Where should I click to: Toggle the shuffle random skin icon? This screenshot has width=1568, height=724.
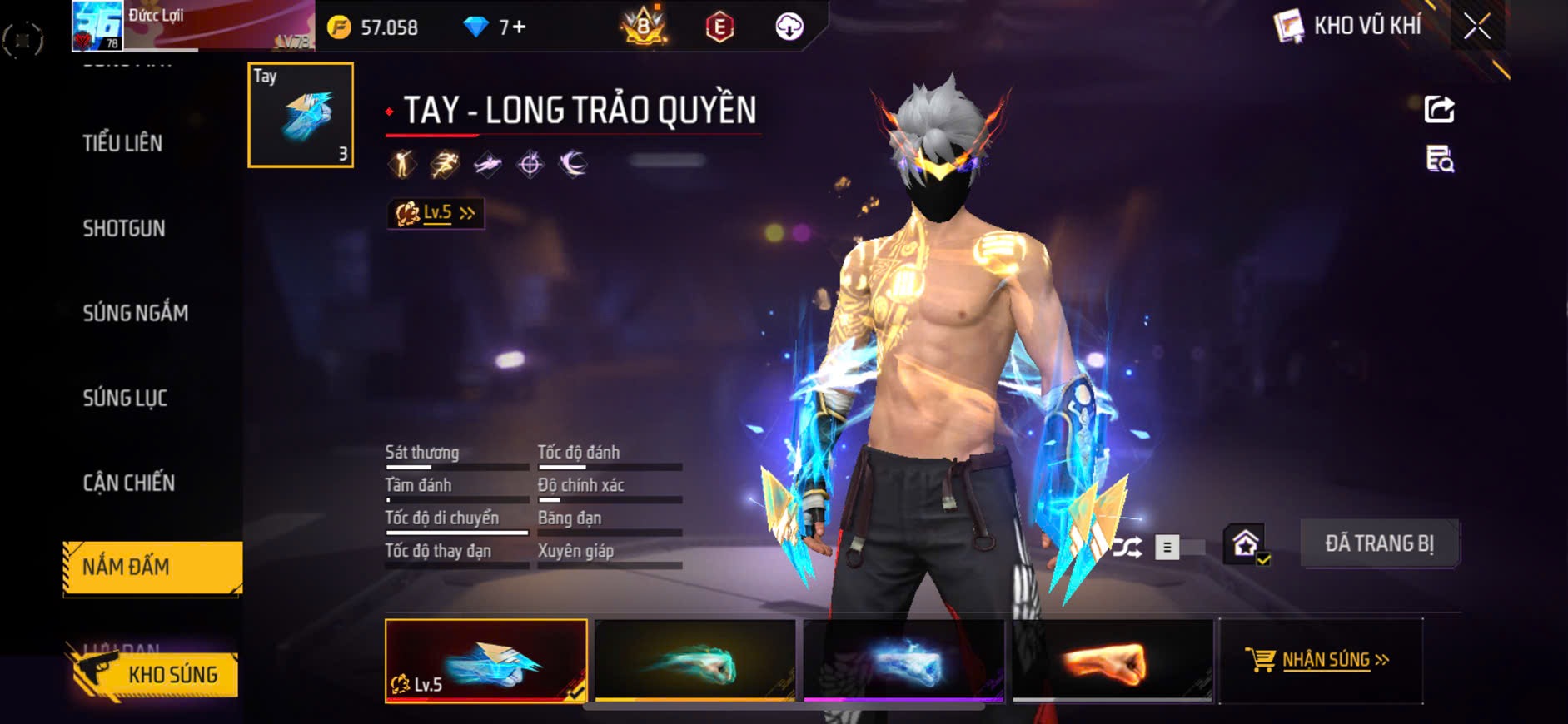tap(1128, 548)
